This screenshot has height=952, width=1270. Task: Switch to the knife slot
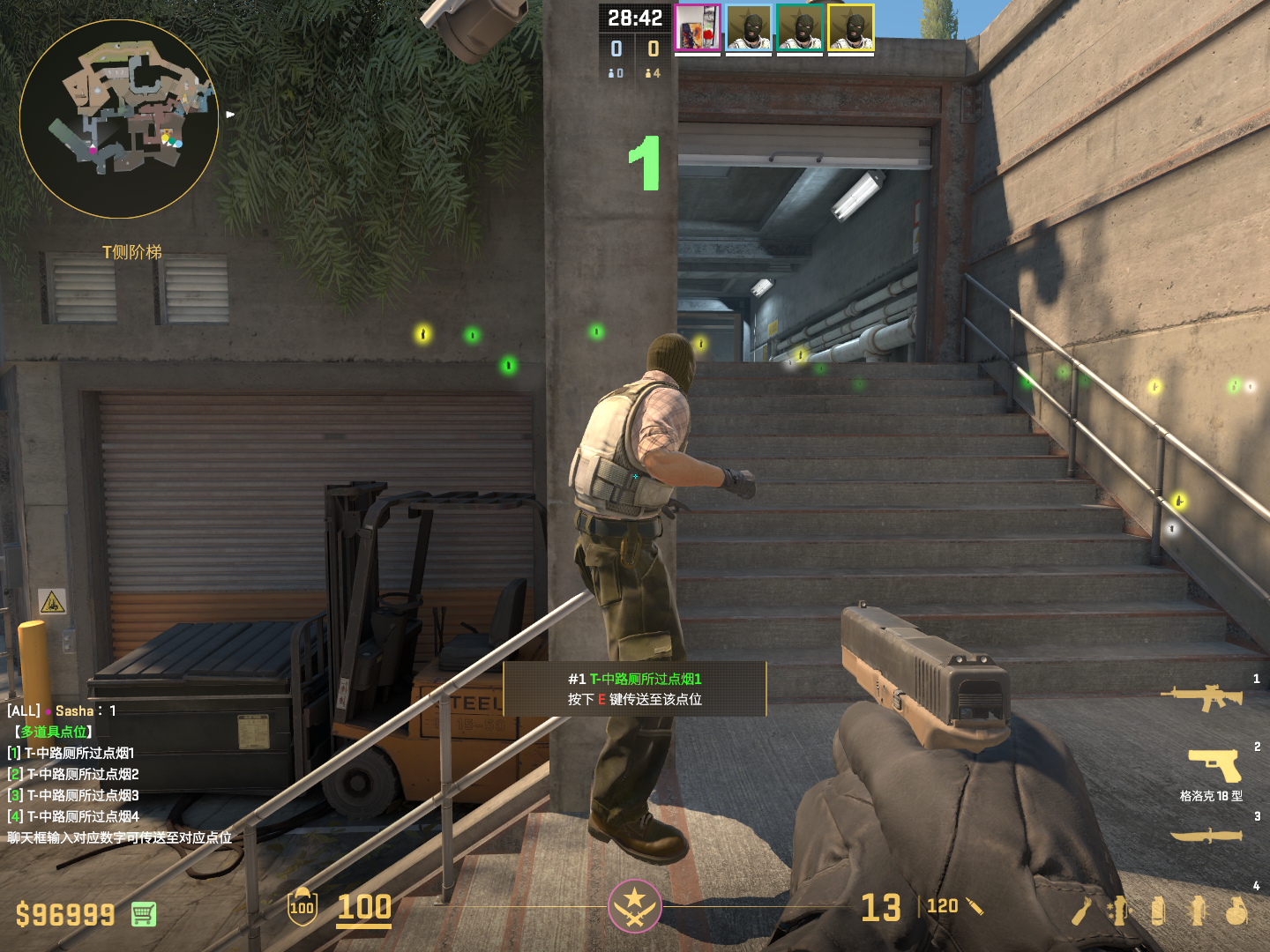tap(1206, 836)
